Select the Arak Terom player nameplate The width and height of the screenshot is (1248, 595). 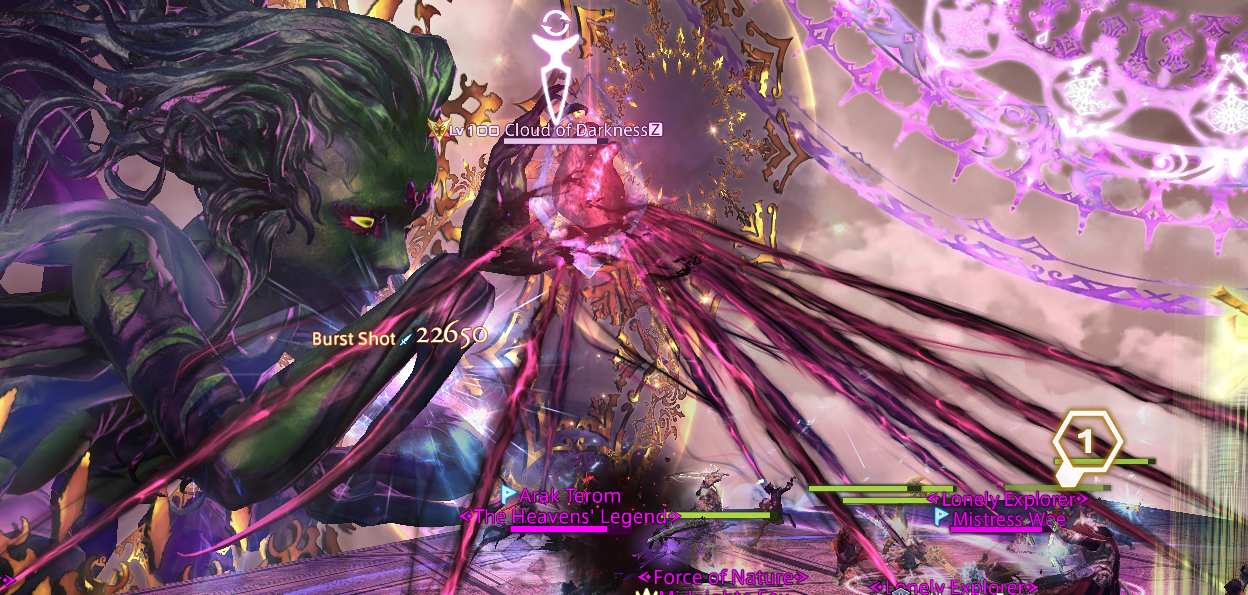(x=569, y=496)
